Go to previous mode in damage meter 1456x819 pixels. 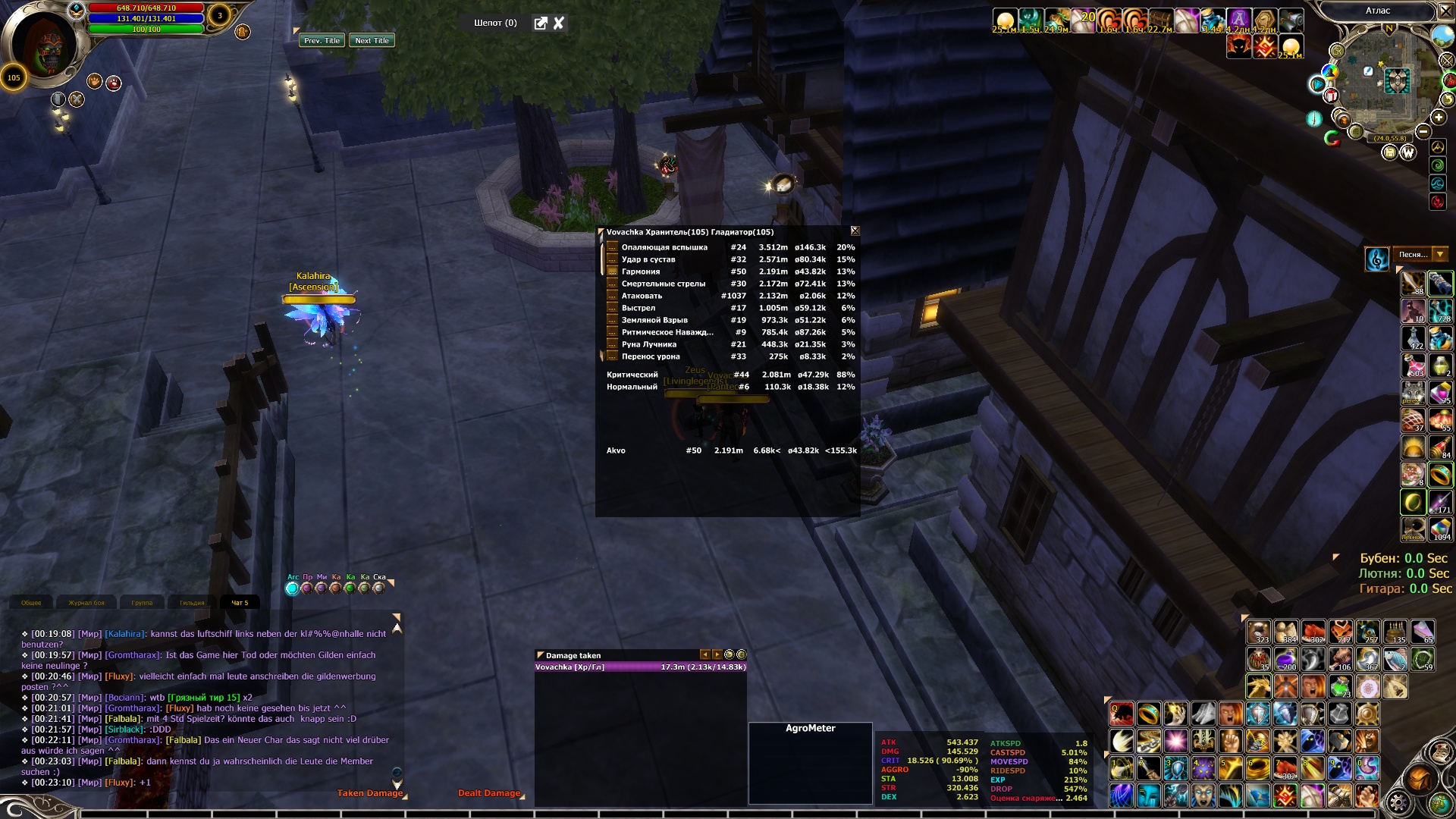pyautogui.click(x=704, y=654)
